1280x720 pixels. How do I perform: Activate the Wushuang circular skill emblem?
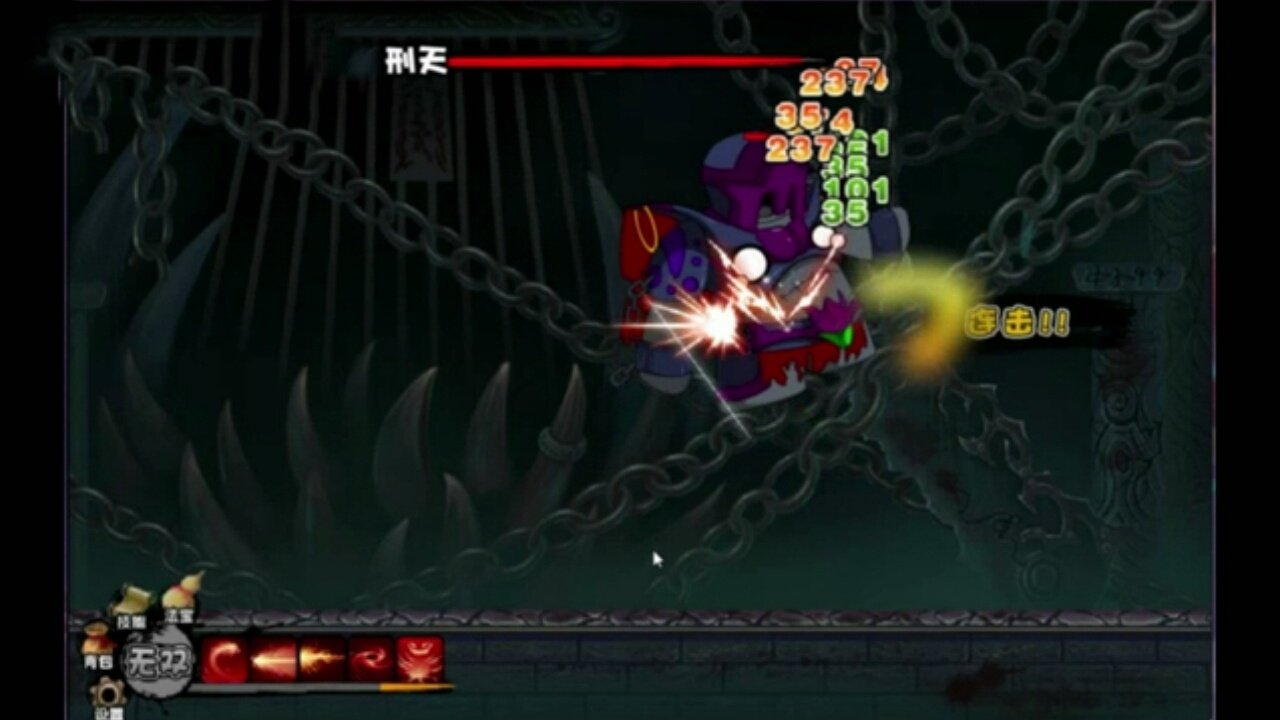[157, 660]
